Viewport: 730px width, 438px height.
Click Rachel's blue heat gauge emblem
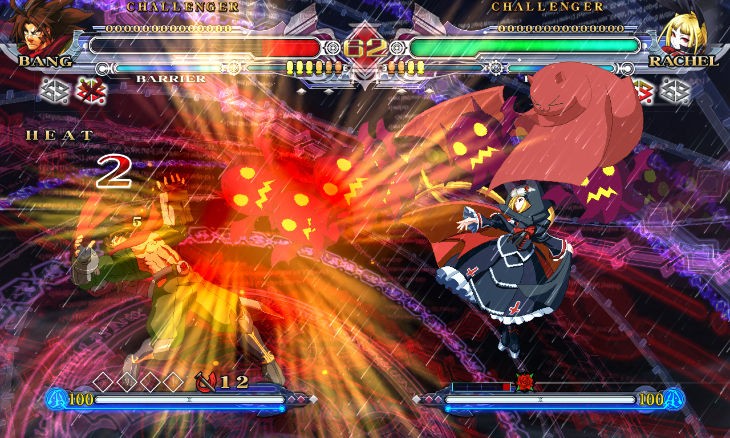coord(674,399)
